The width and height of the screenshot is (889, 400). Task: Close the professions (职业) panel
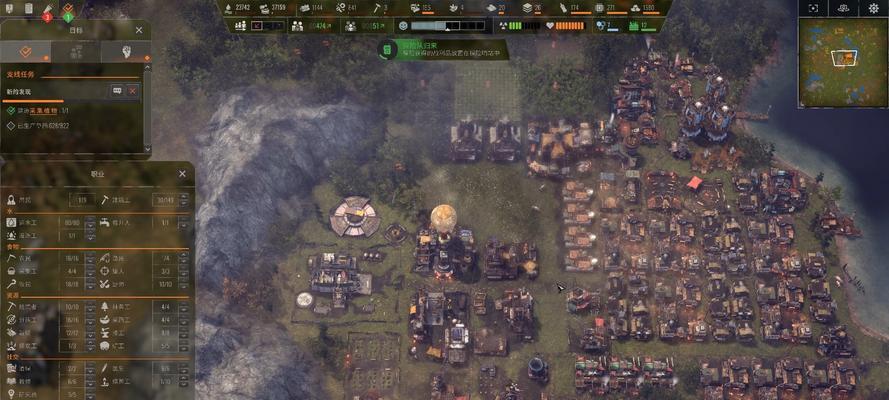click(x=182, y=173)
